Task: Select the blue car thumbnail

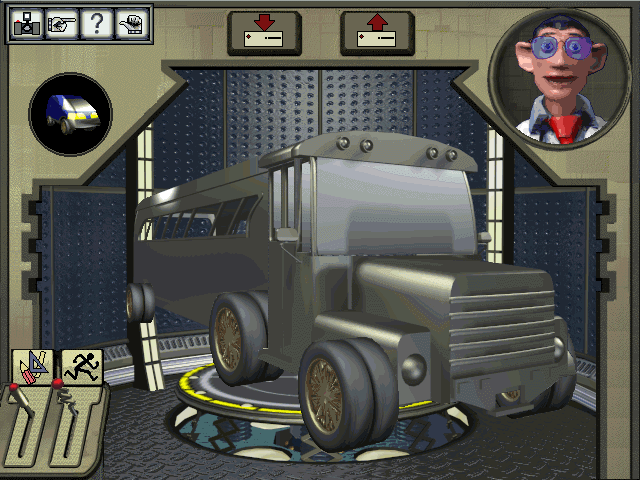Action: click(71, 113)
